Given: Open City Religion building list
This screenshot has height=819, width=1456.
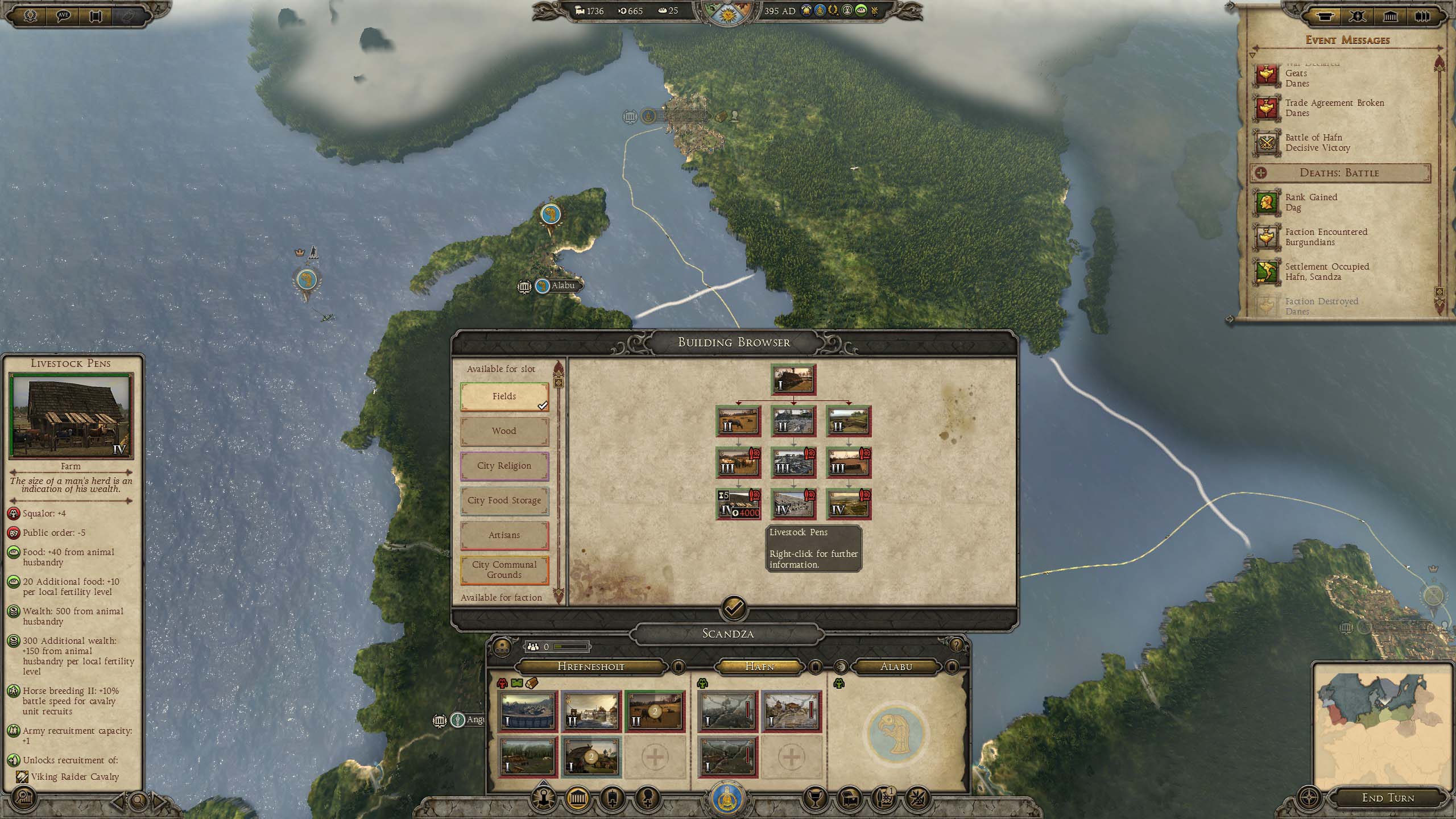Looking at the screenshot, I should point(504,466).
